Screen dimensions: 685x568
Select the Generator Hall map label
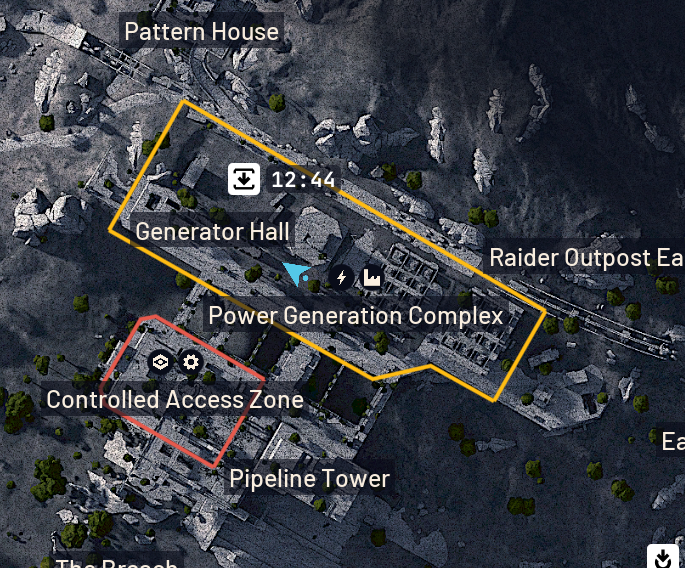(x=212, y=232)
